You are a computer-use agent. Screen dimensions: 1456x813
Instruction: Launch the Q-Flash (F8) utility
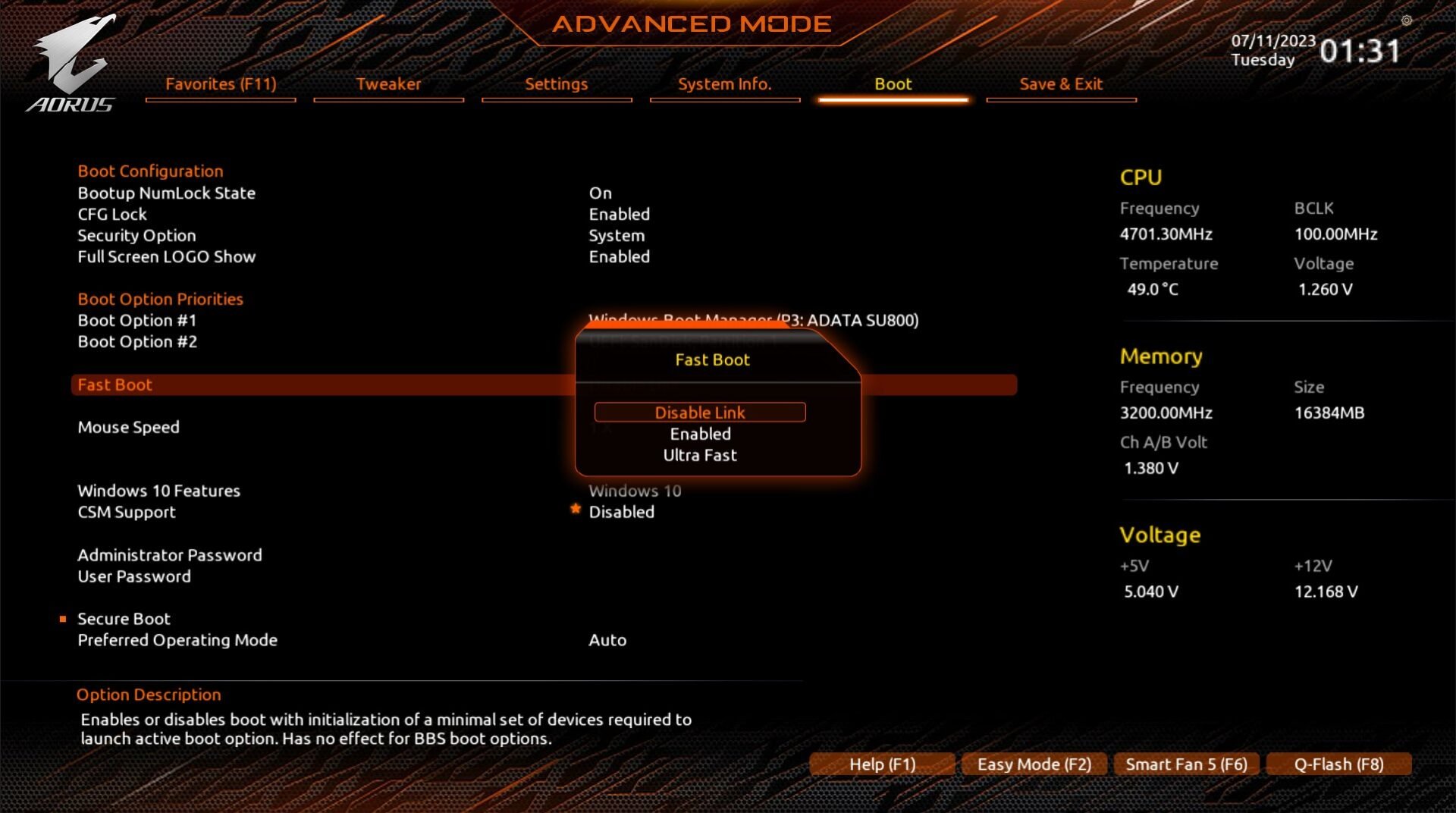point(1338,764)
